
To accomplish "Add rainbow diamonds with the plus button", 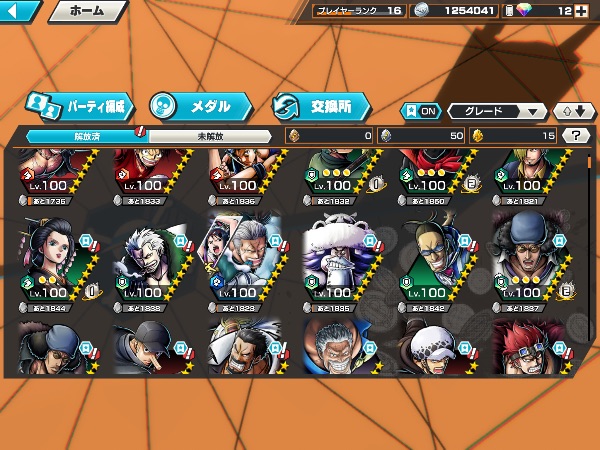I will coord(590,11).
